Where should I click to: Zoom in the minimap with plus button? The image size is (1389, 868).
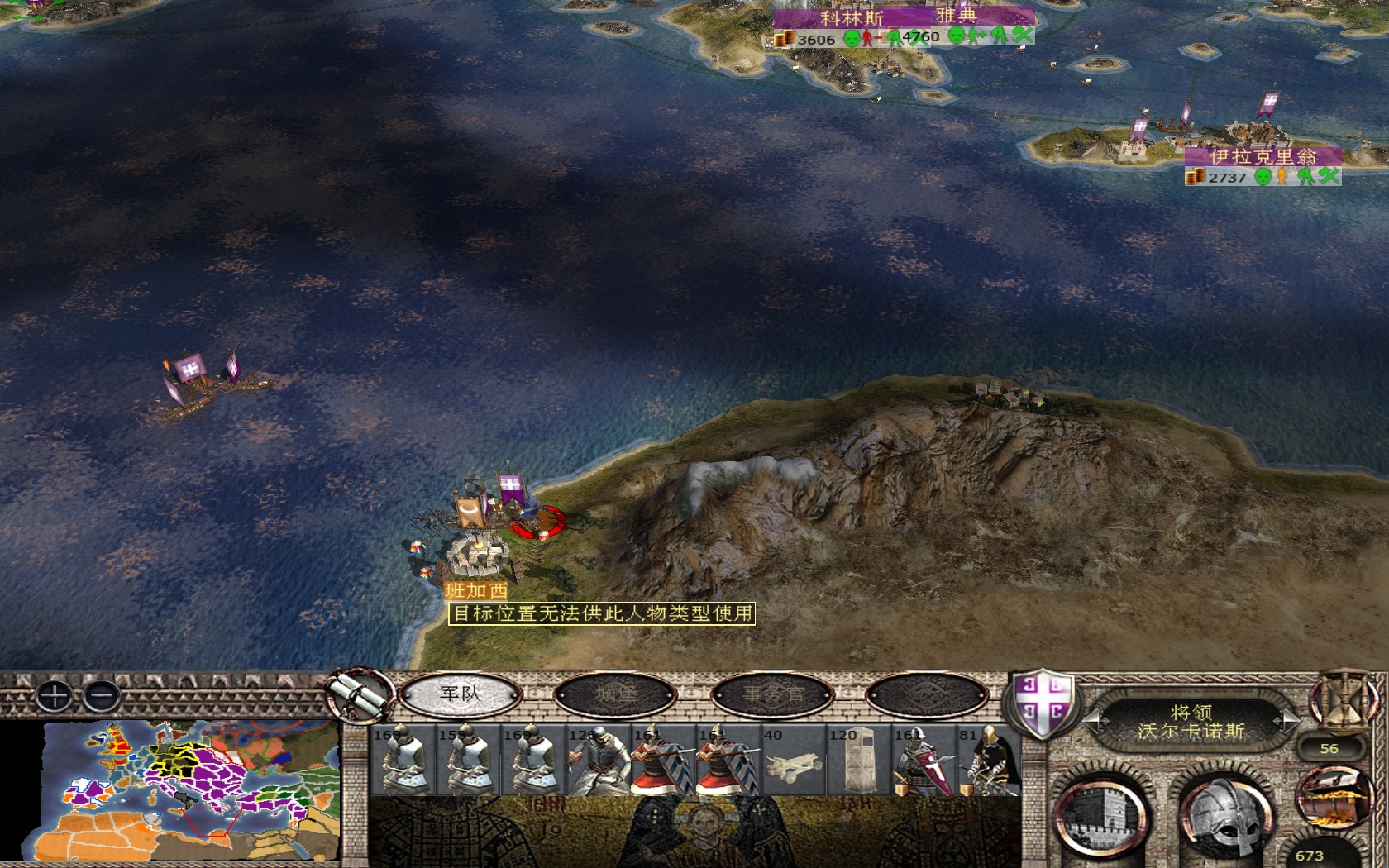coord(55,696)
